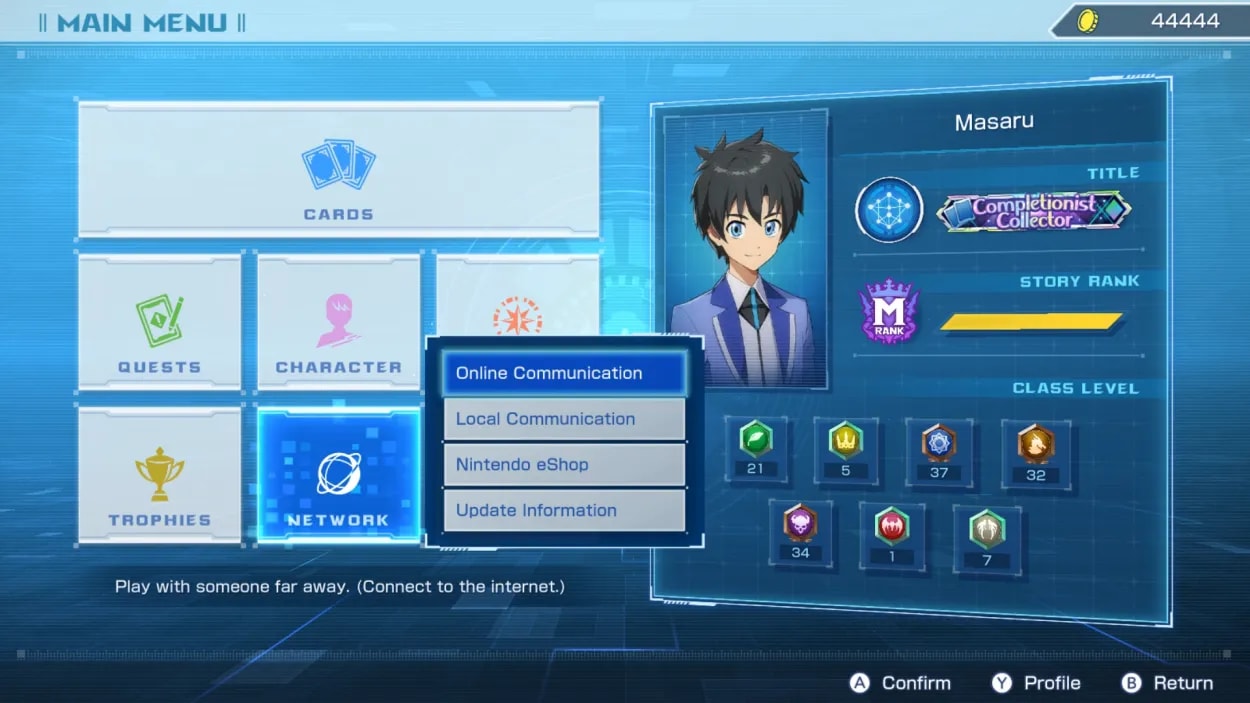Select the purple skull class icon
1250x703 pixels.
(x=800, y=523)
